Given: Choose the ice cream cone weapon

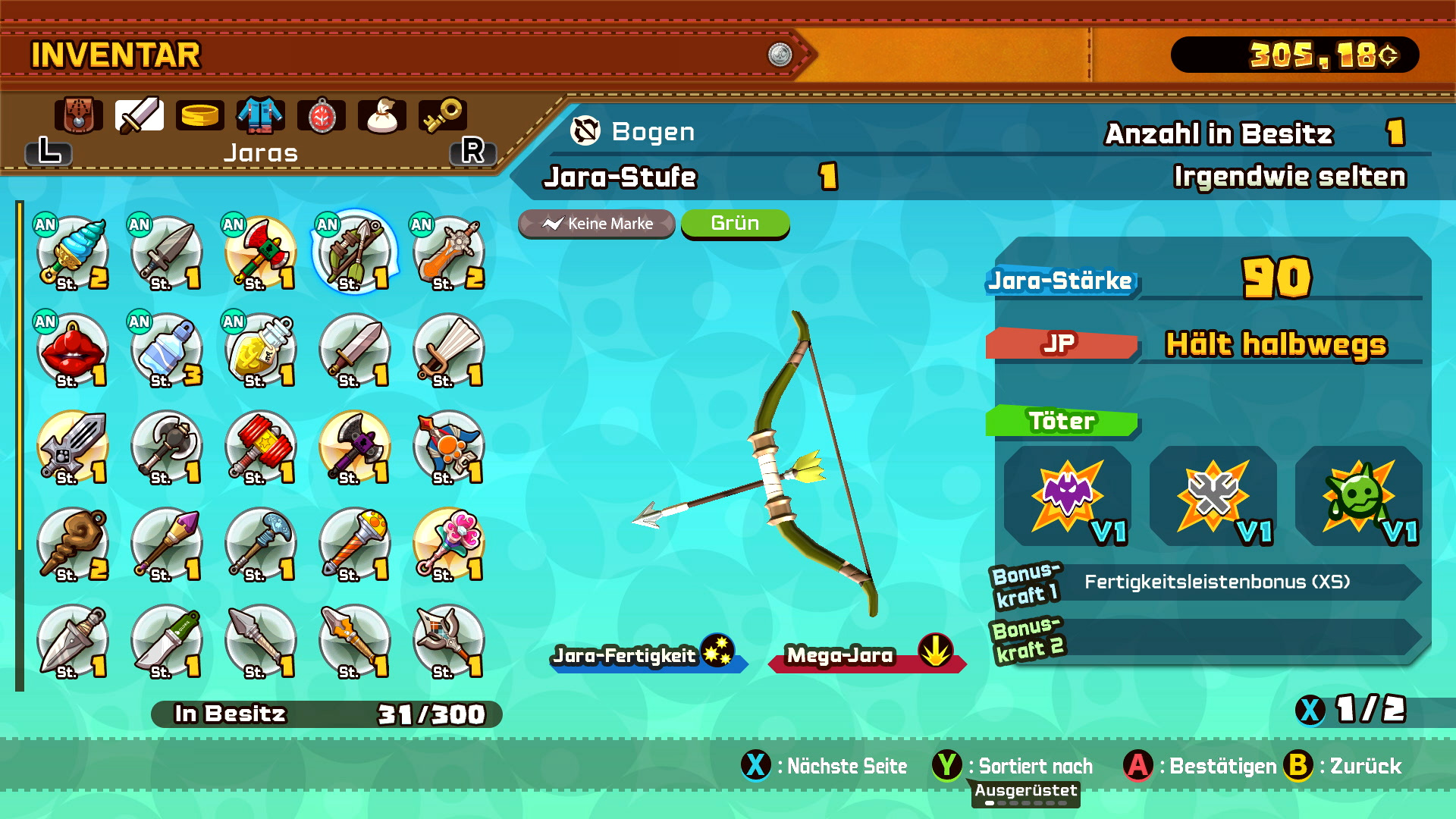Looking at the screenshot, I should (72, 254).
